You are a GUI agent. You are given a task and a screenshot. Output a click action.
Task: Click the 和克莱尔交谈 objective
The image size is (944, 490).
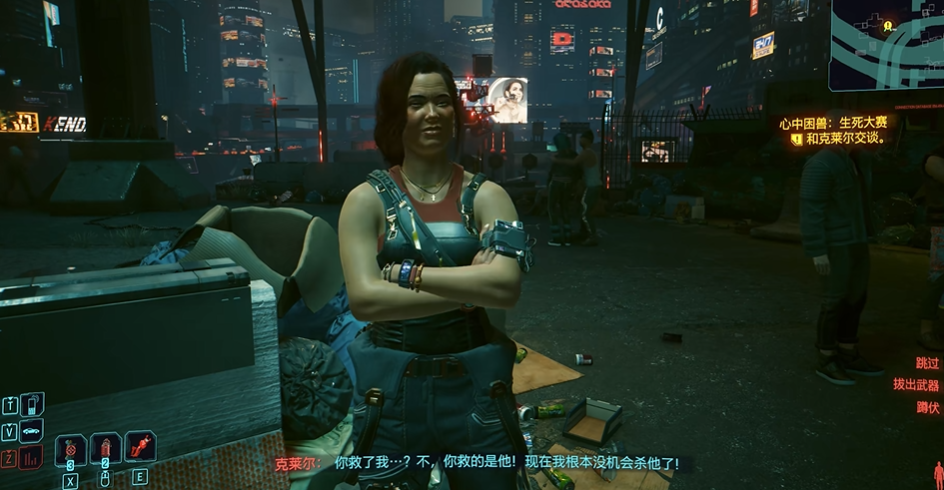(x=844, y=138)
